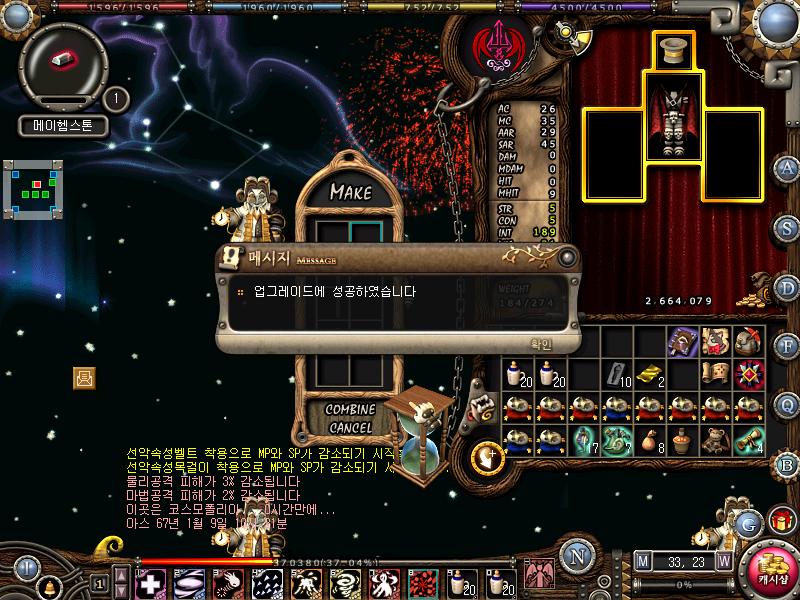The width and height of the screenshot is (800, 600).
Task: Click the round B button
Action: 787,463
